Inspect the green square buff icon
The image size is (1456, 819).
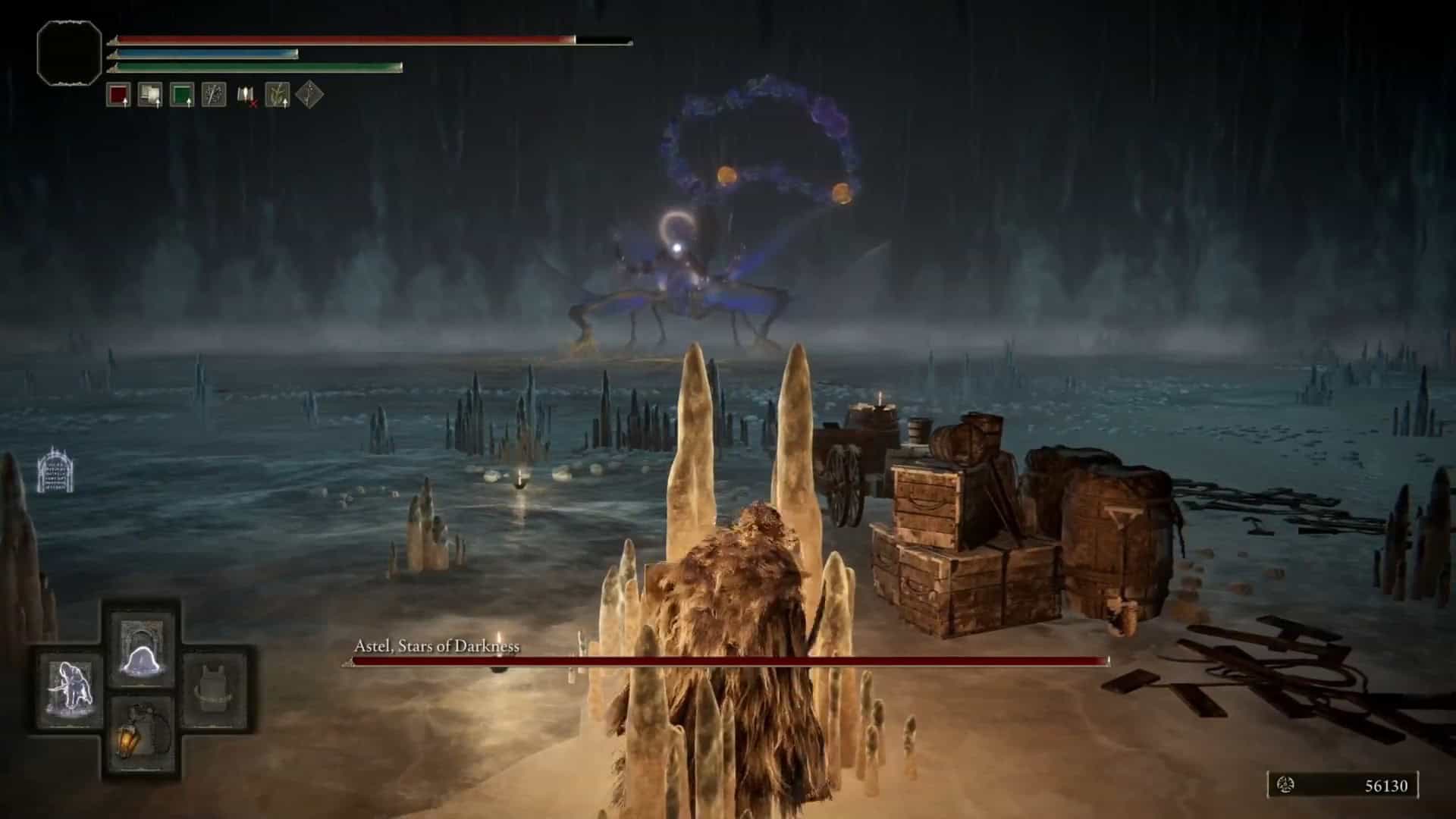tap(182, 96)
